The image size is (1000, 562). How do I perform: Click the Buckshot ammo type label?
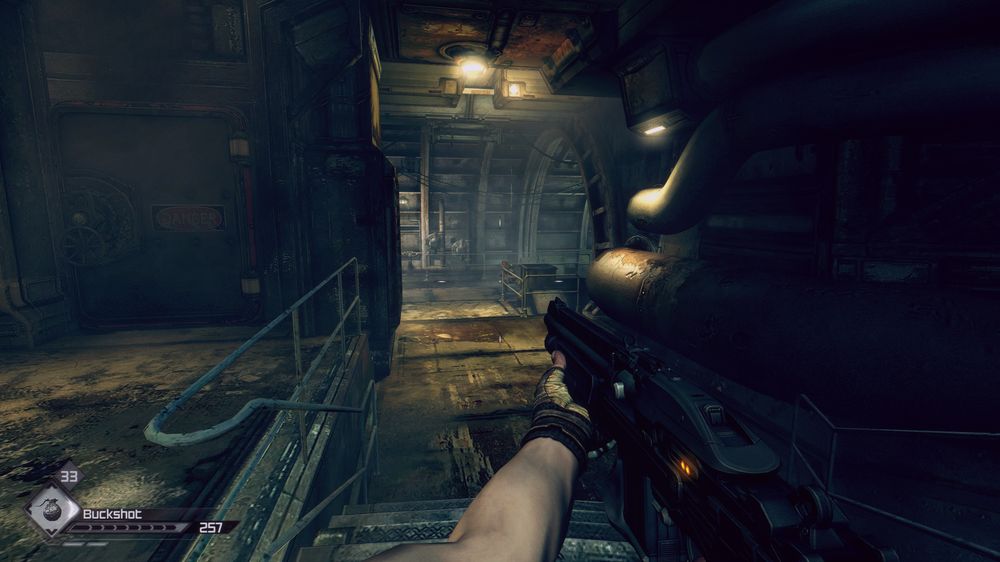click(x=112, y=514)
